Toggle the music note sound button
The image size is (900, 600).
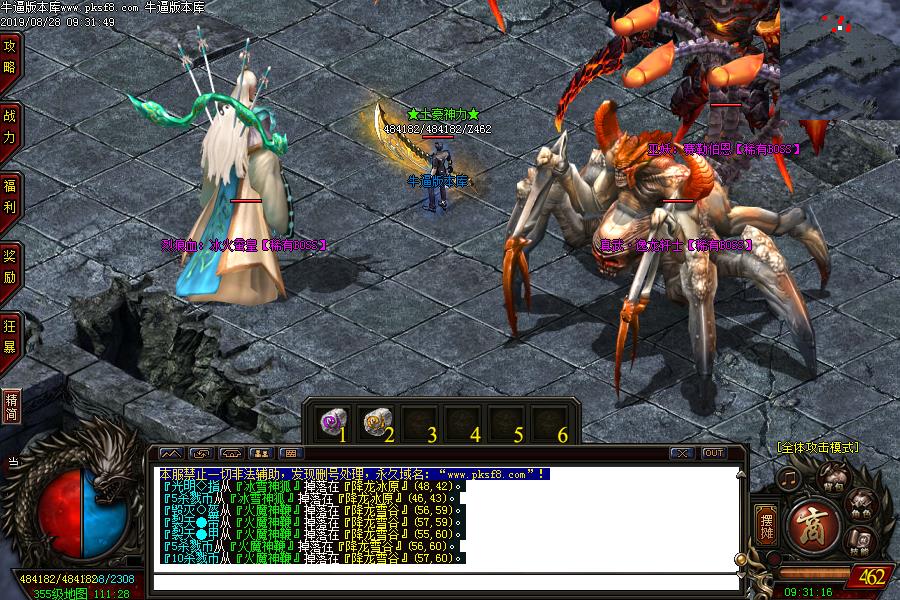(x=791, y=479)
